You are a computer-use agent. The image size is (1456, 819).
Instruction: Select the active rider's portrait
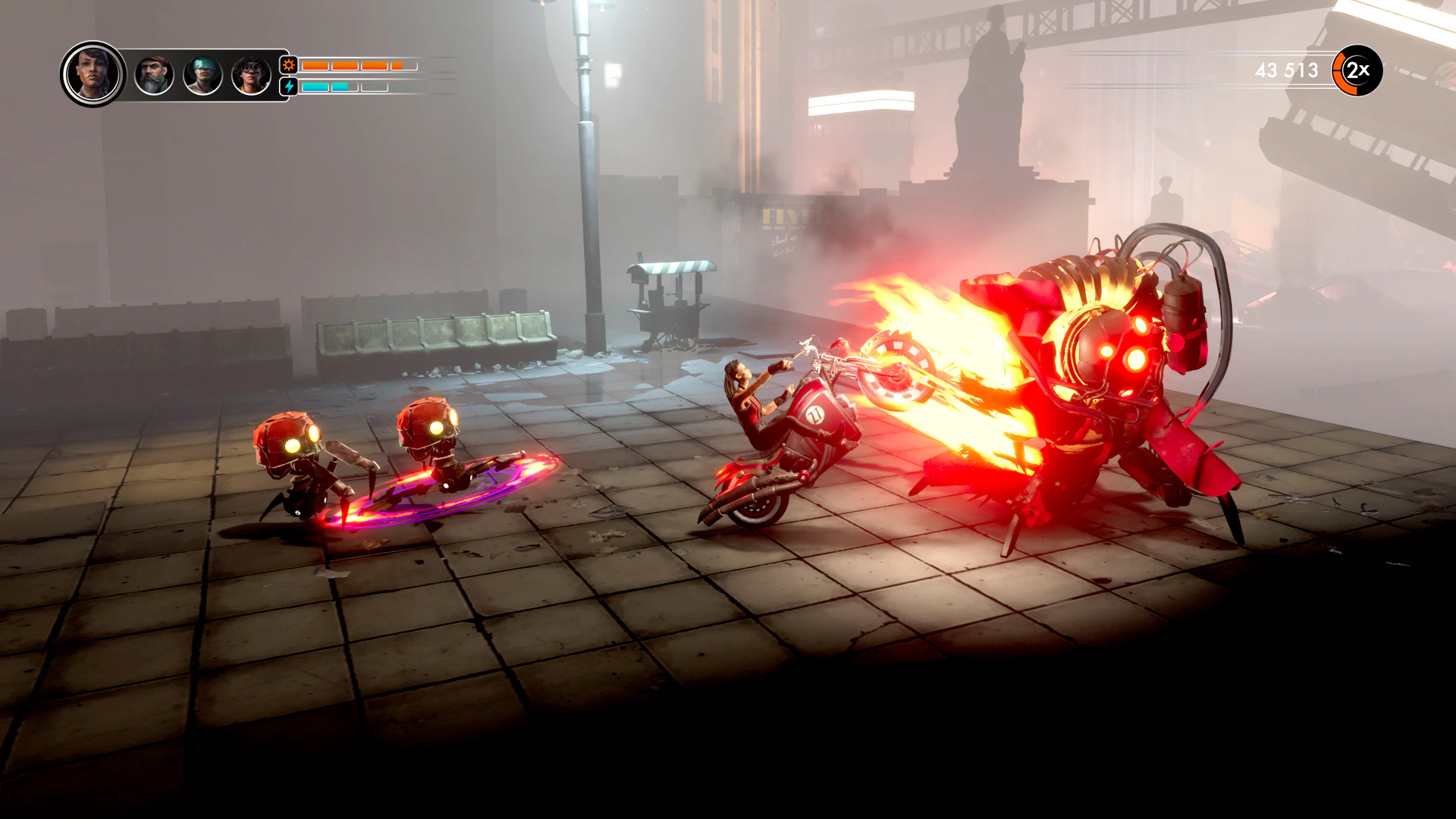93,71
